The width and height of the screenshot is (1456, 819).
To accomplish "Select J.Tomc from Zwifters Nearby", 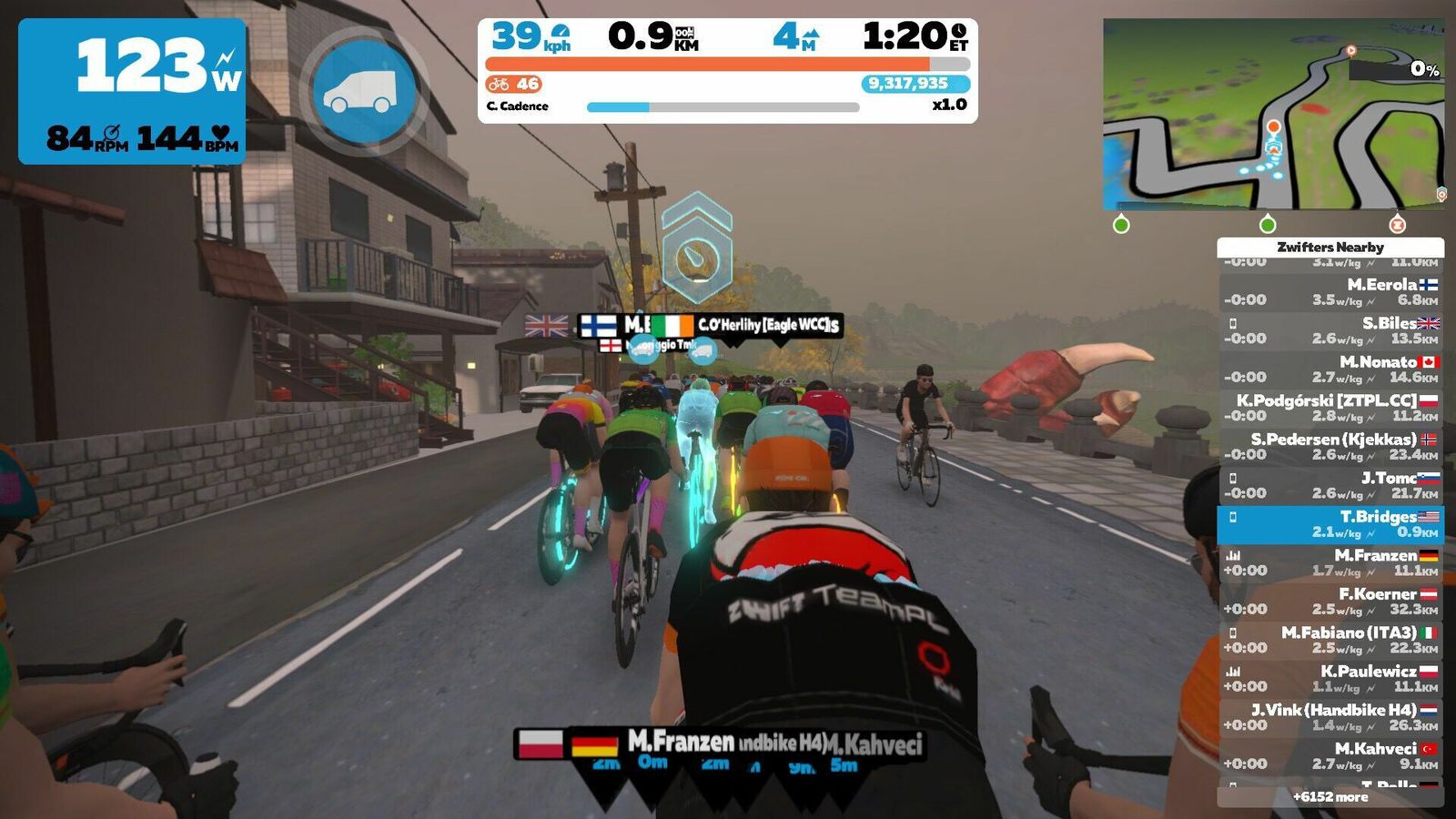I will click(x=1330, y=485).
